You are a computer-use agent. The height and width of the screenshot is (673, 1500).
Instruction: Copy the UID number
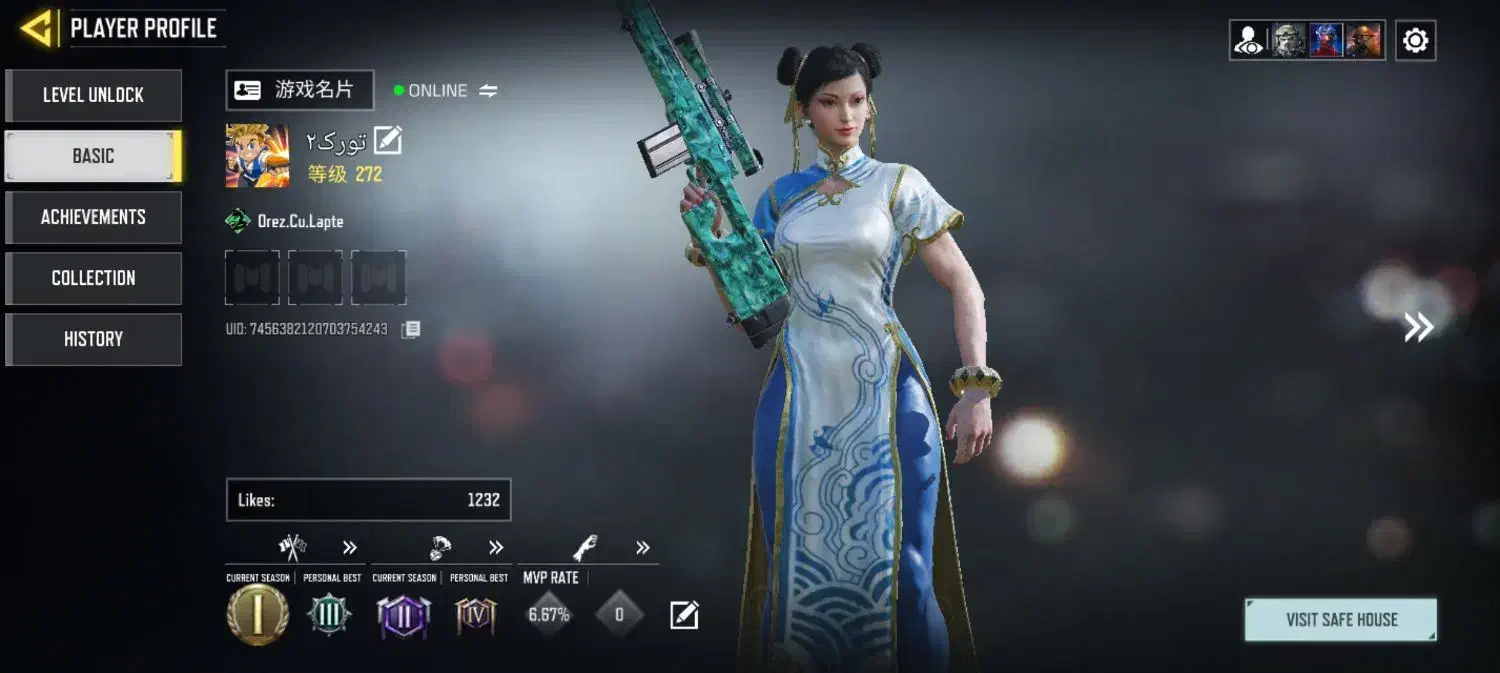coord(411,329)
